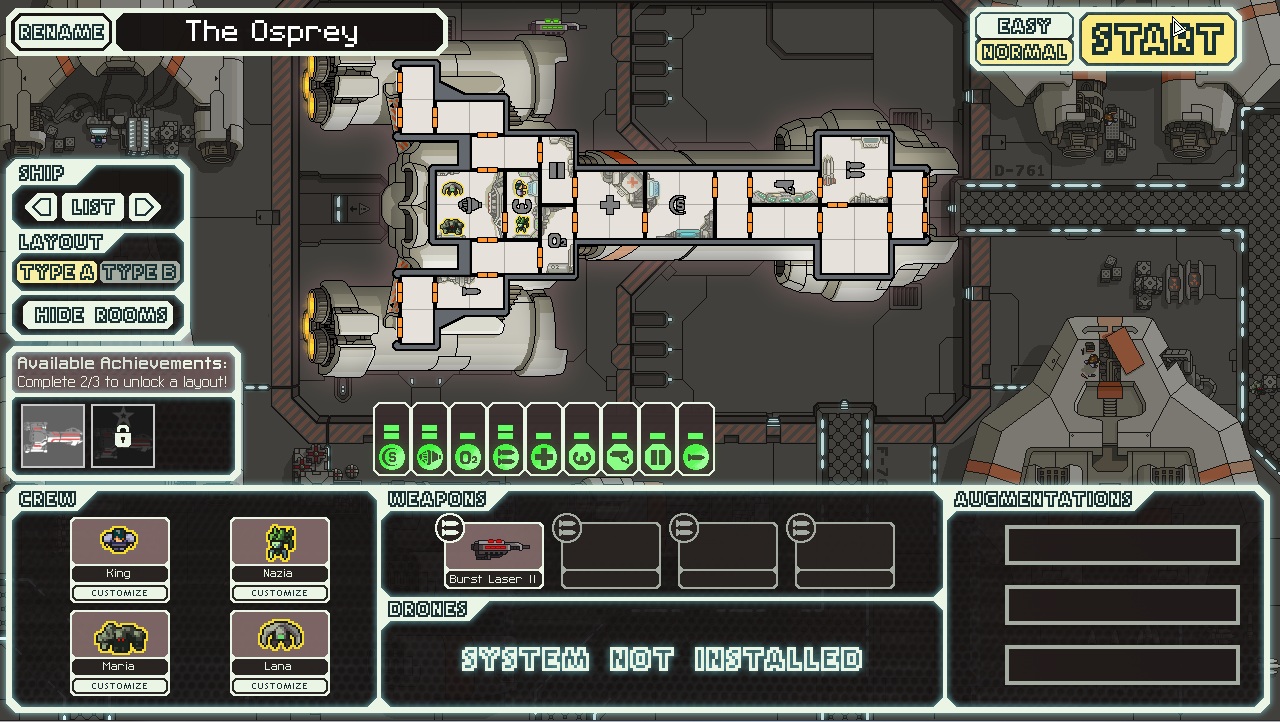
Task: Select the Weapons system icon
Action: click(x=505, y=457)
